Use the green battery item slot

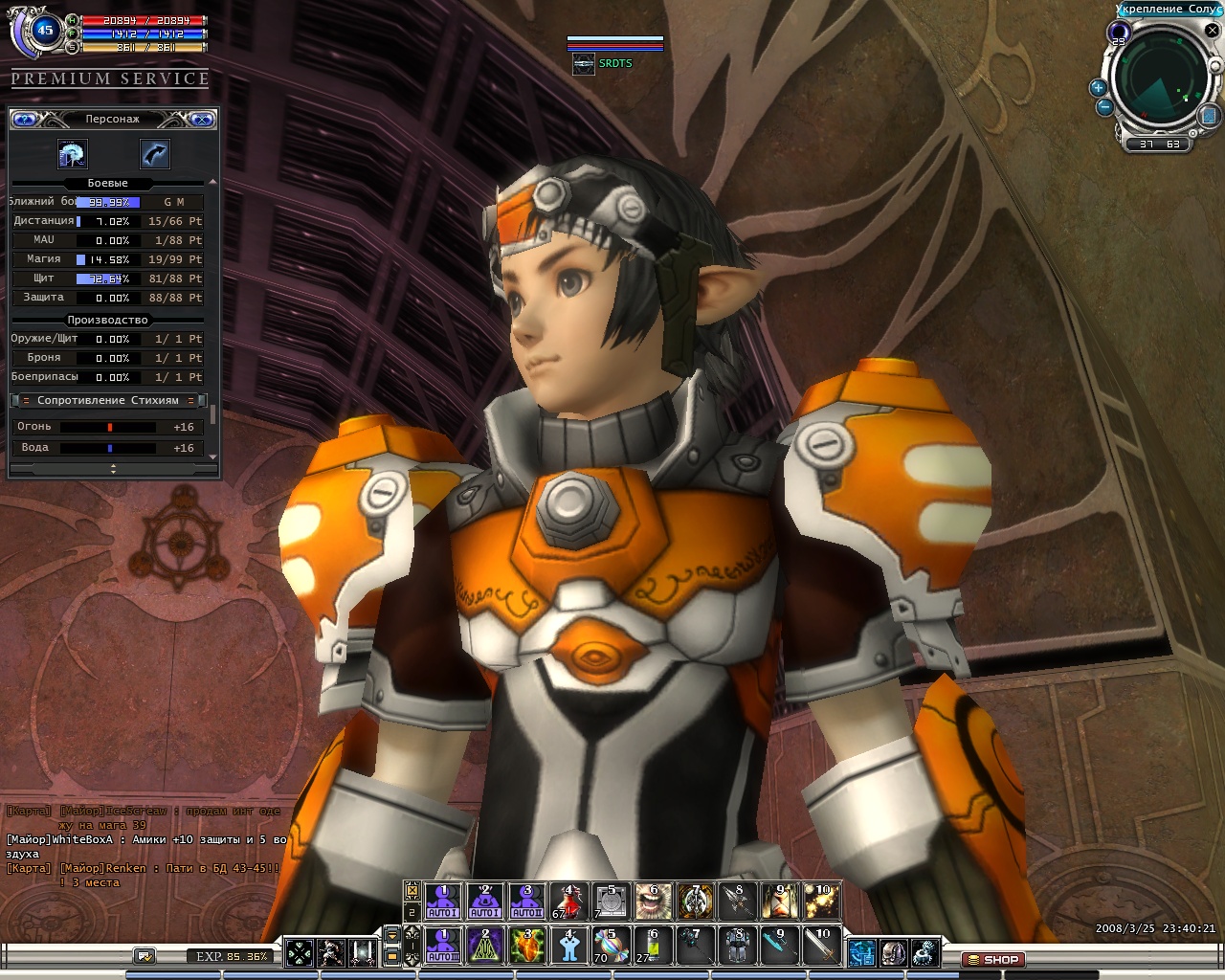(653, 945)
